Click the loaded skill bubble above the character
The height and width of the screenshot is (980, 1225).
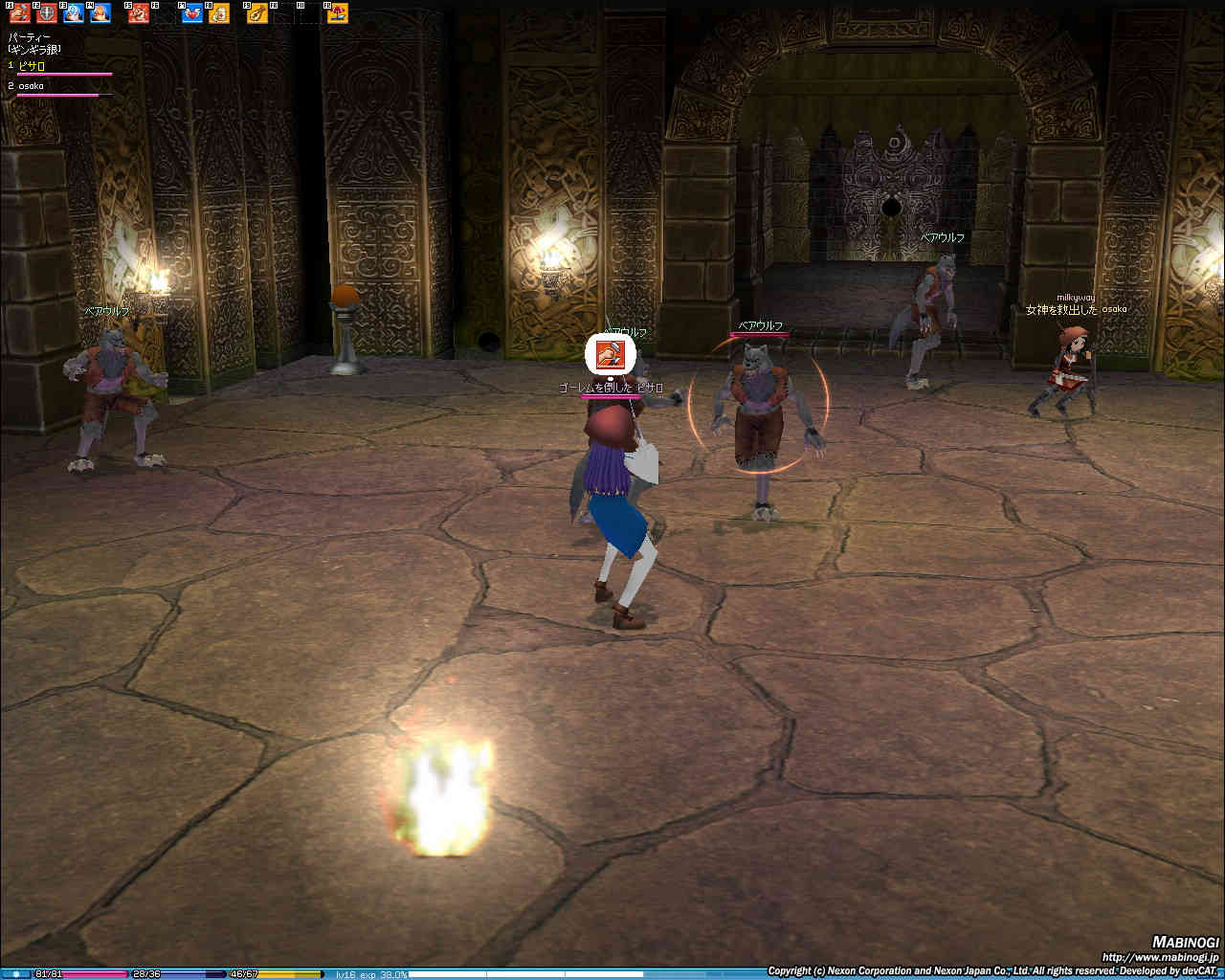[611, 355]
